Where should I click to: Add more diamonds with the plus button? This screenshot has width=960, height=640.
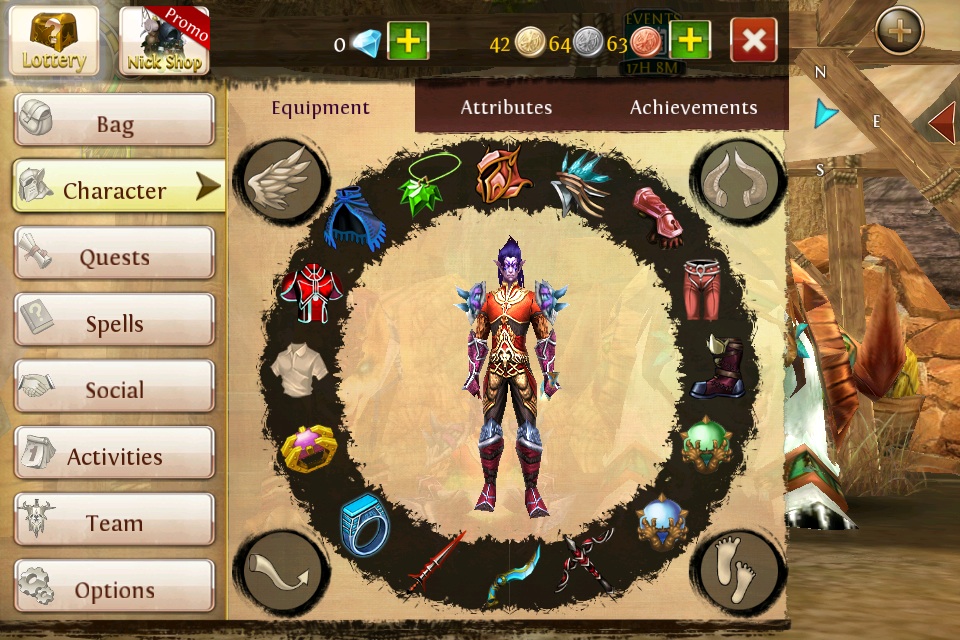(408, 41)
